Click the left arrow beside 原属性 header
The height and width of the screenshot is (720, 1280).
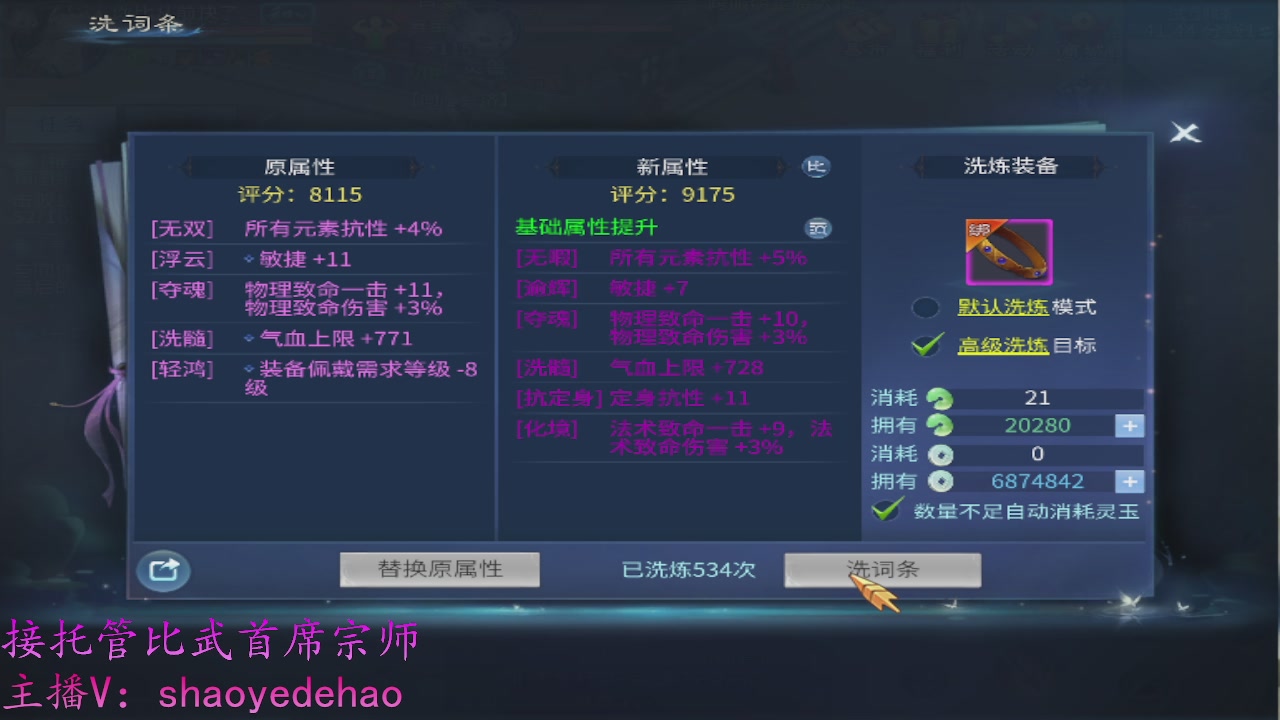pyautogui.click(x=186, y=166)
